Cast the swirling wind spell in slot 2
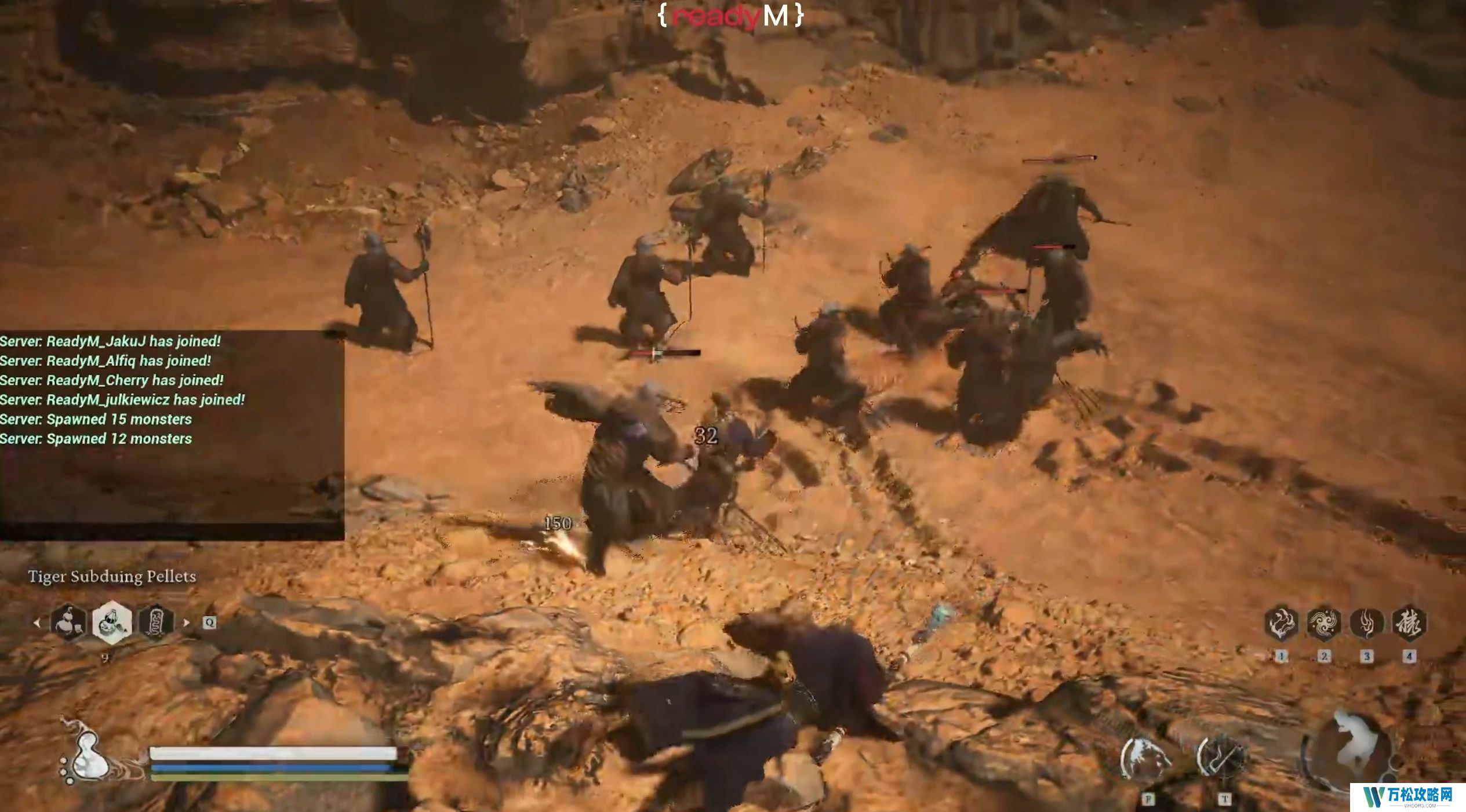 click(1324, 624)
